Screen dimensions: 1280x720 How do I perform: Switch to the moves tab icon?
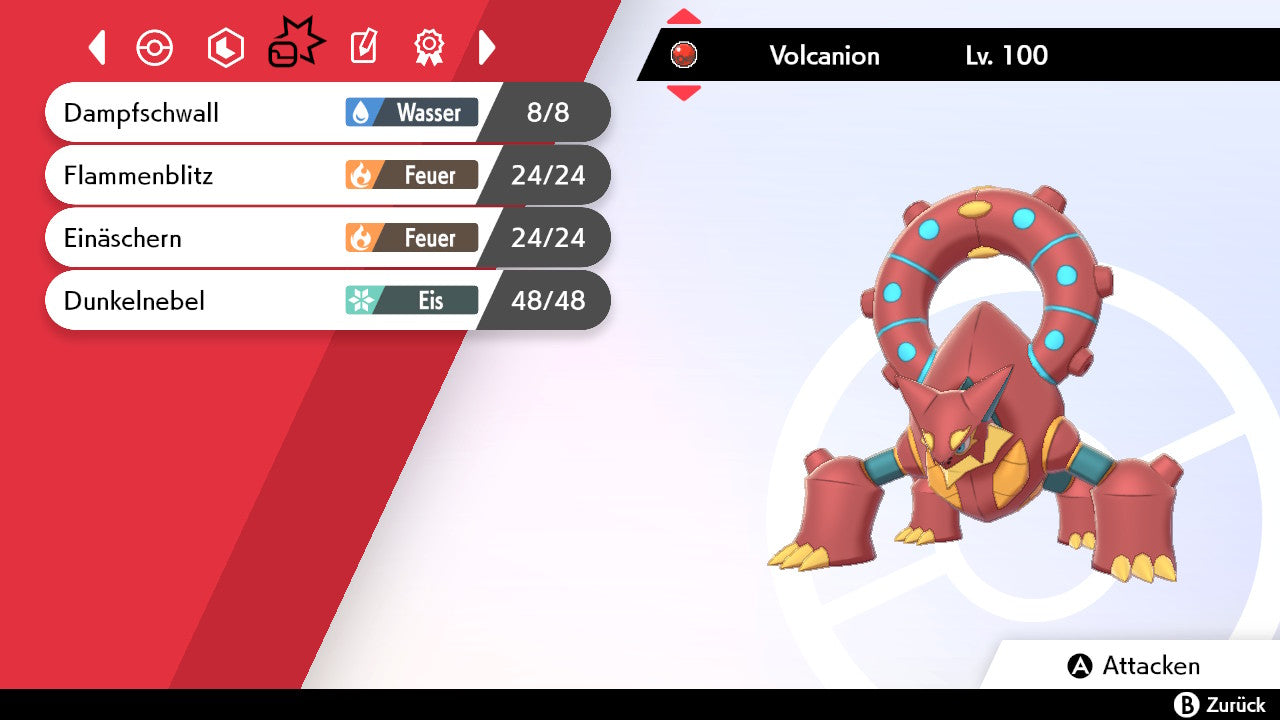coord(295,45)
